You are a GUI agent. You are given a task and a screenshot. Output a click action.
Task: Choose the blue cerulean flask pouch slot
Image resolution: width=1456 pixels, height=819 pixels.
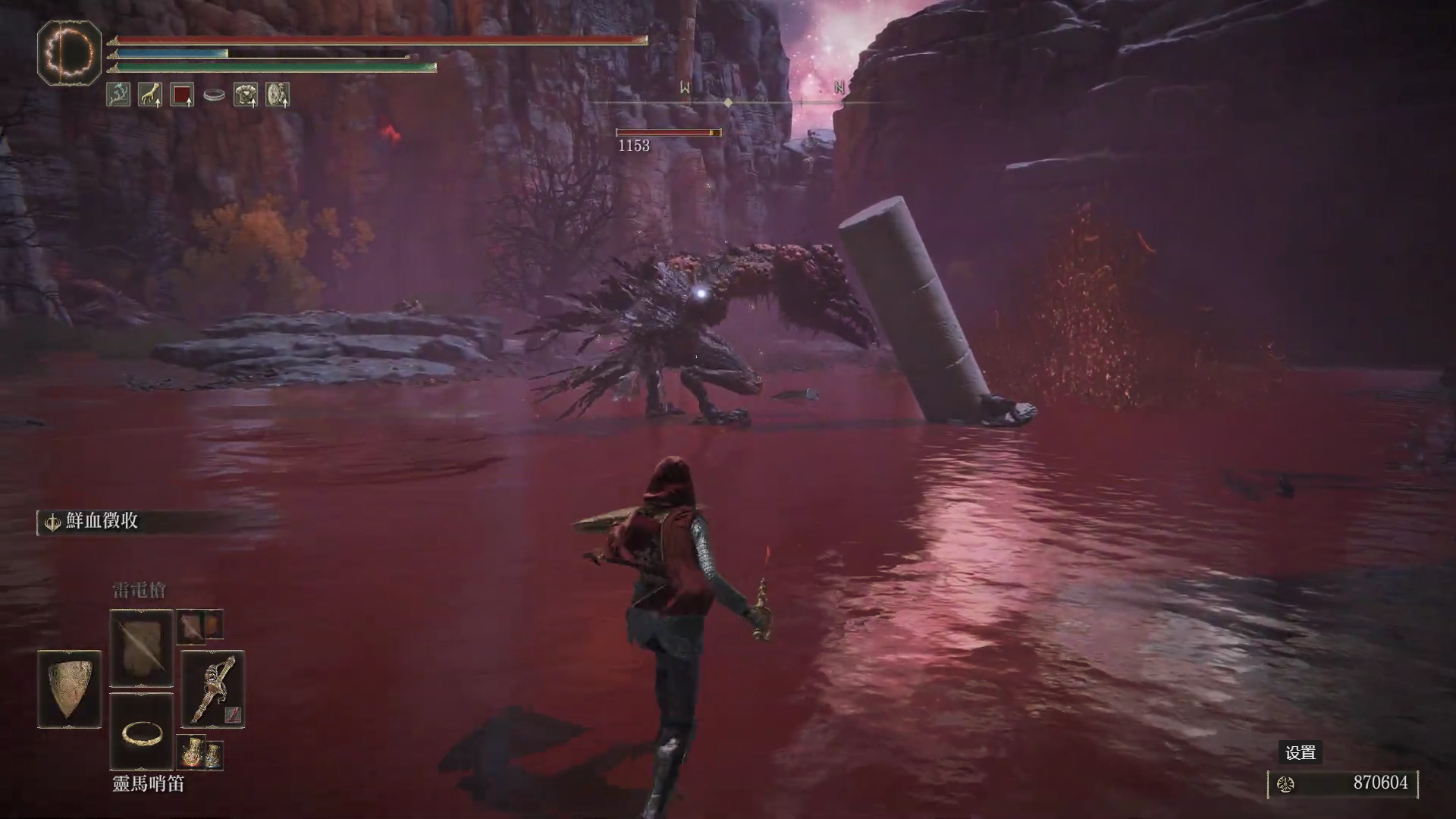[214, 754]
